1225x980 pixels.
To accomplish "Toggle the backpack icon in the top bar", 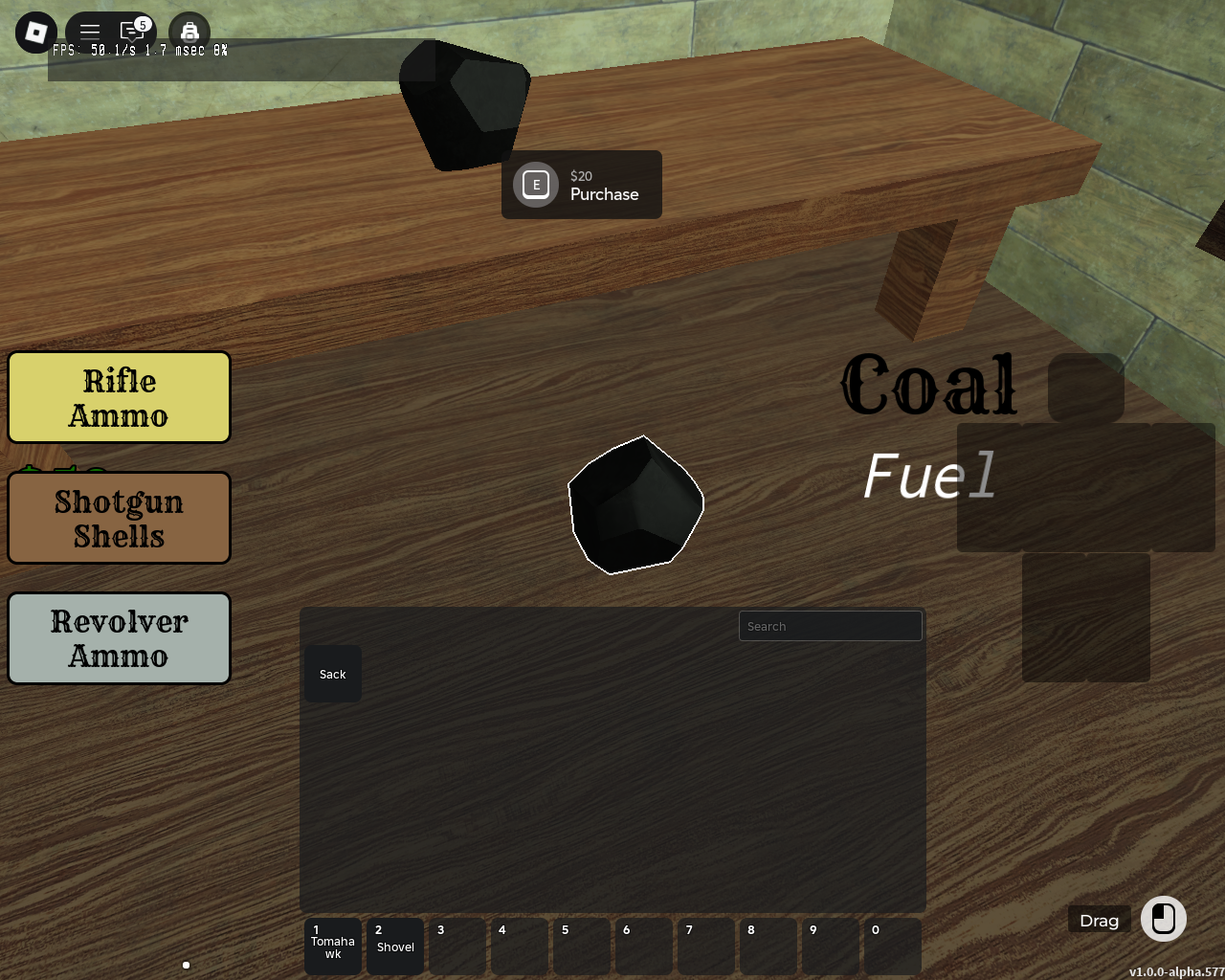I will tap(189, 33).
